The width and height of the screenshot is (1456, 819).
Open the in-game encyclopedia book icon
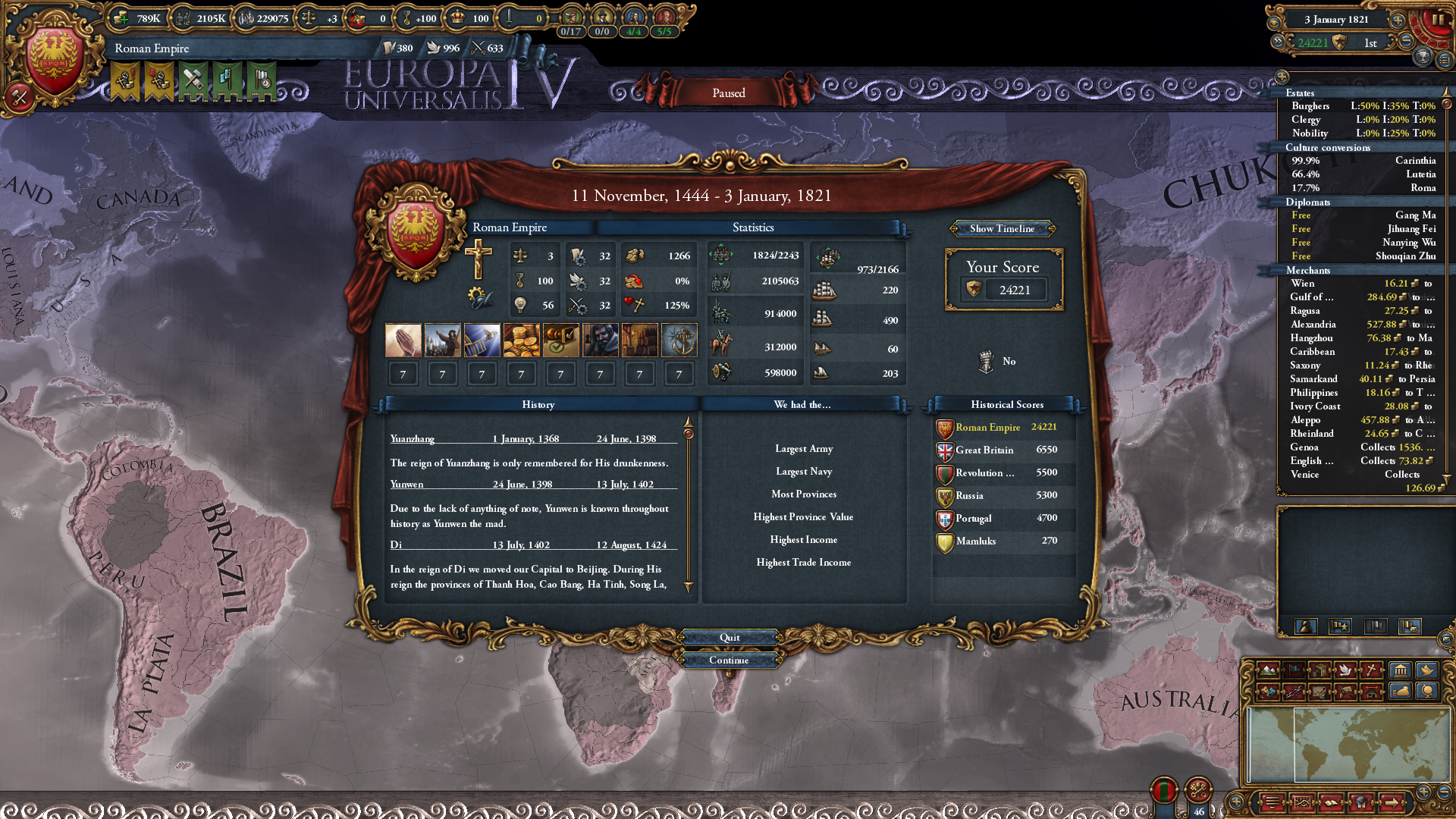[1331, 802]
